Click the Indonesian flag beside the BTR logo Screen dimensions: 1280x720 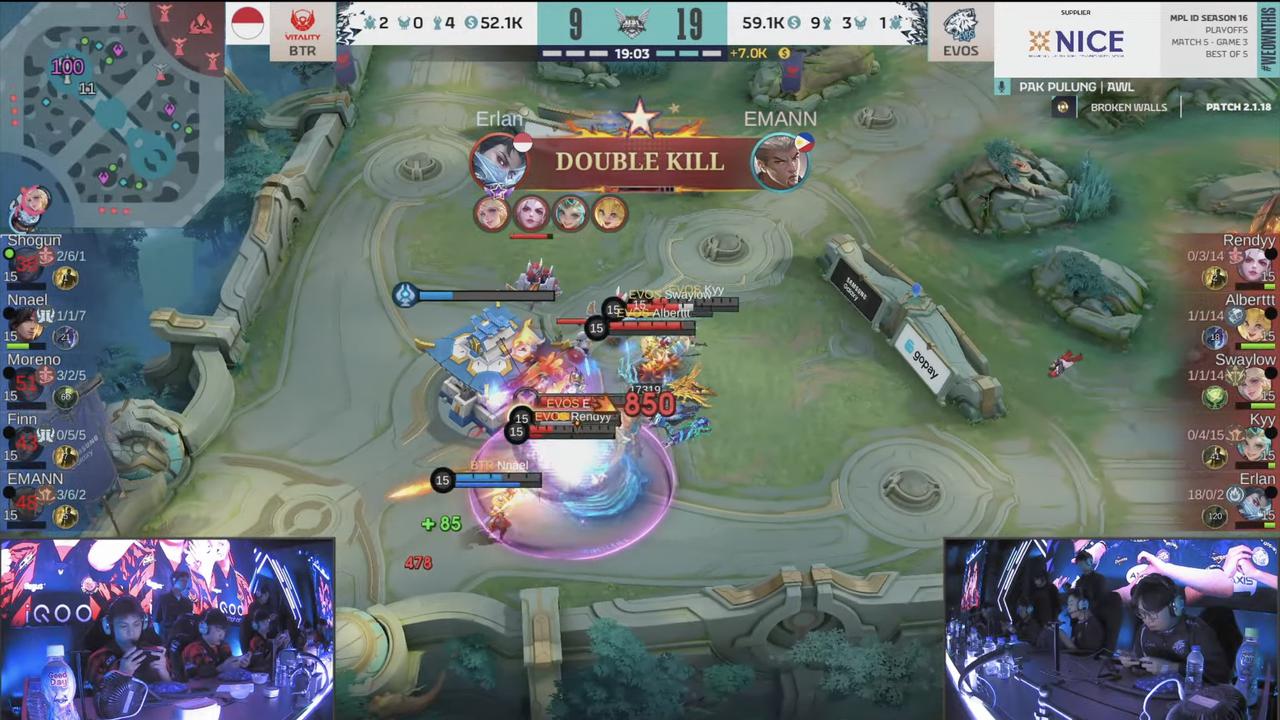246,22
